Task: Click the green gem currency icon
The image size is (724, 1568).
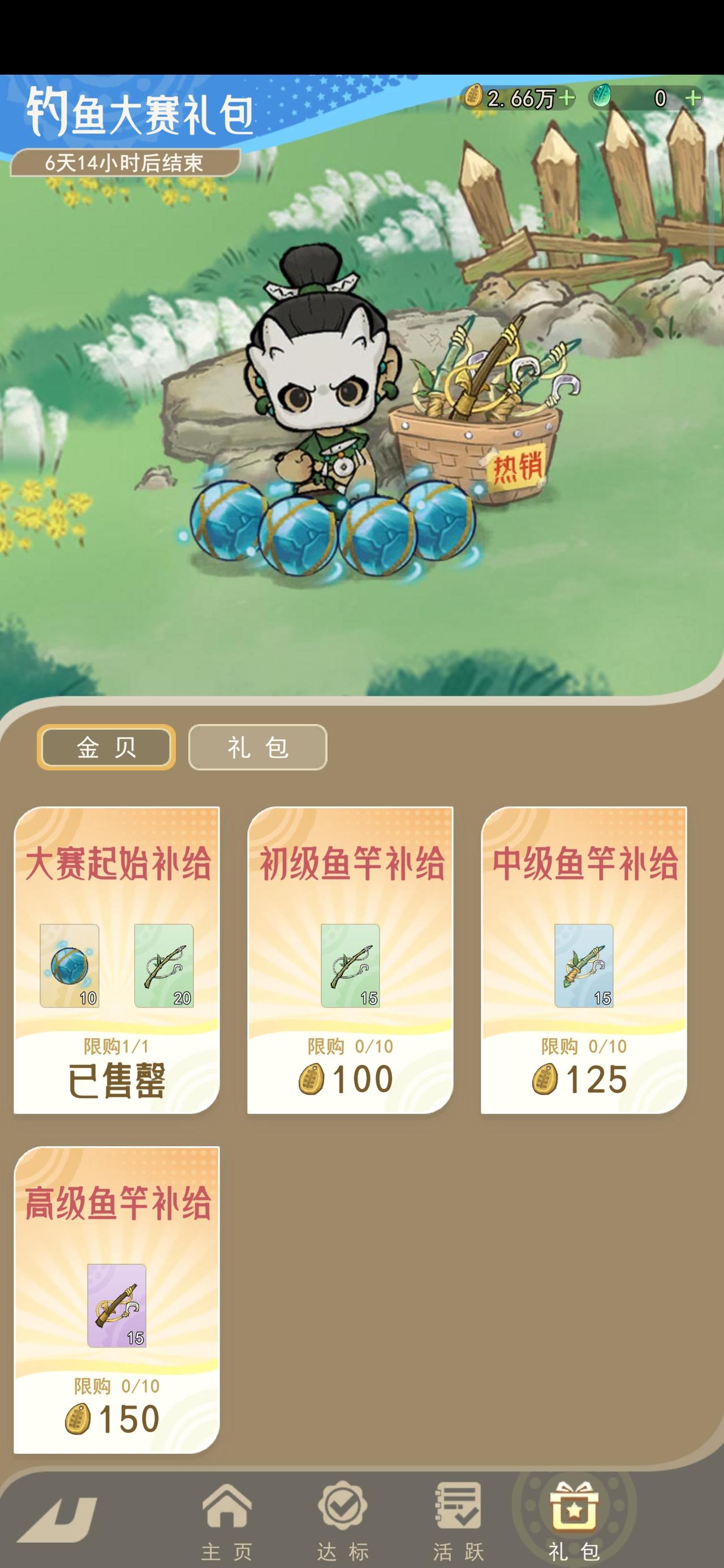Action: [x=602, y=97]
